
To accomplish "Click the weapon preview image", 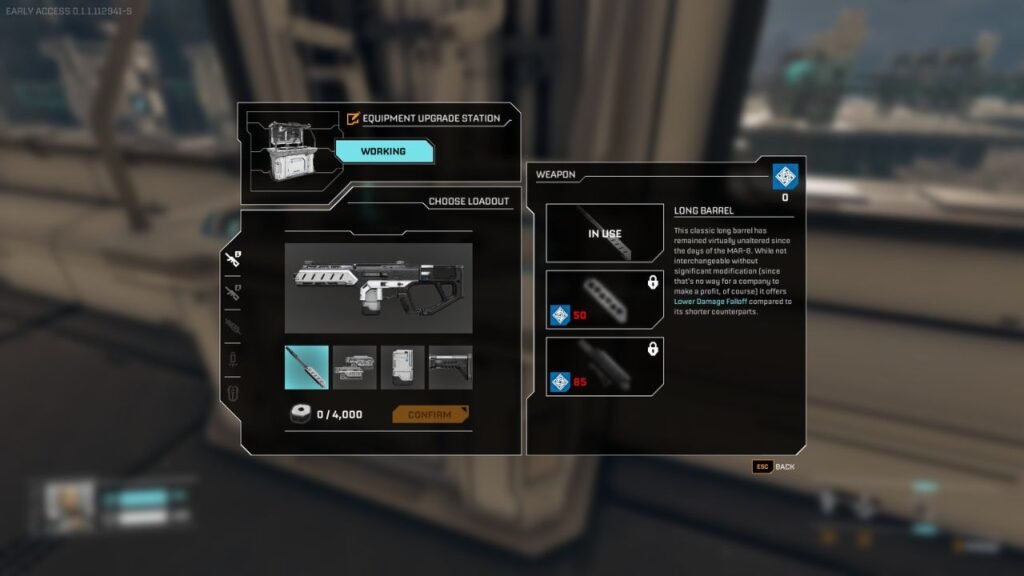I will (x=378, y=288).
